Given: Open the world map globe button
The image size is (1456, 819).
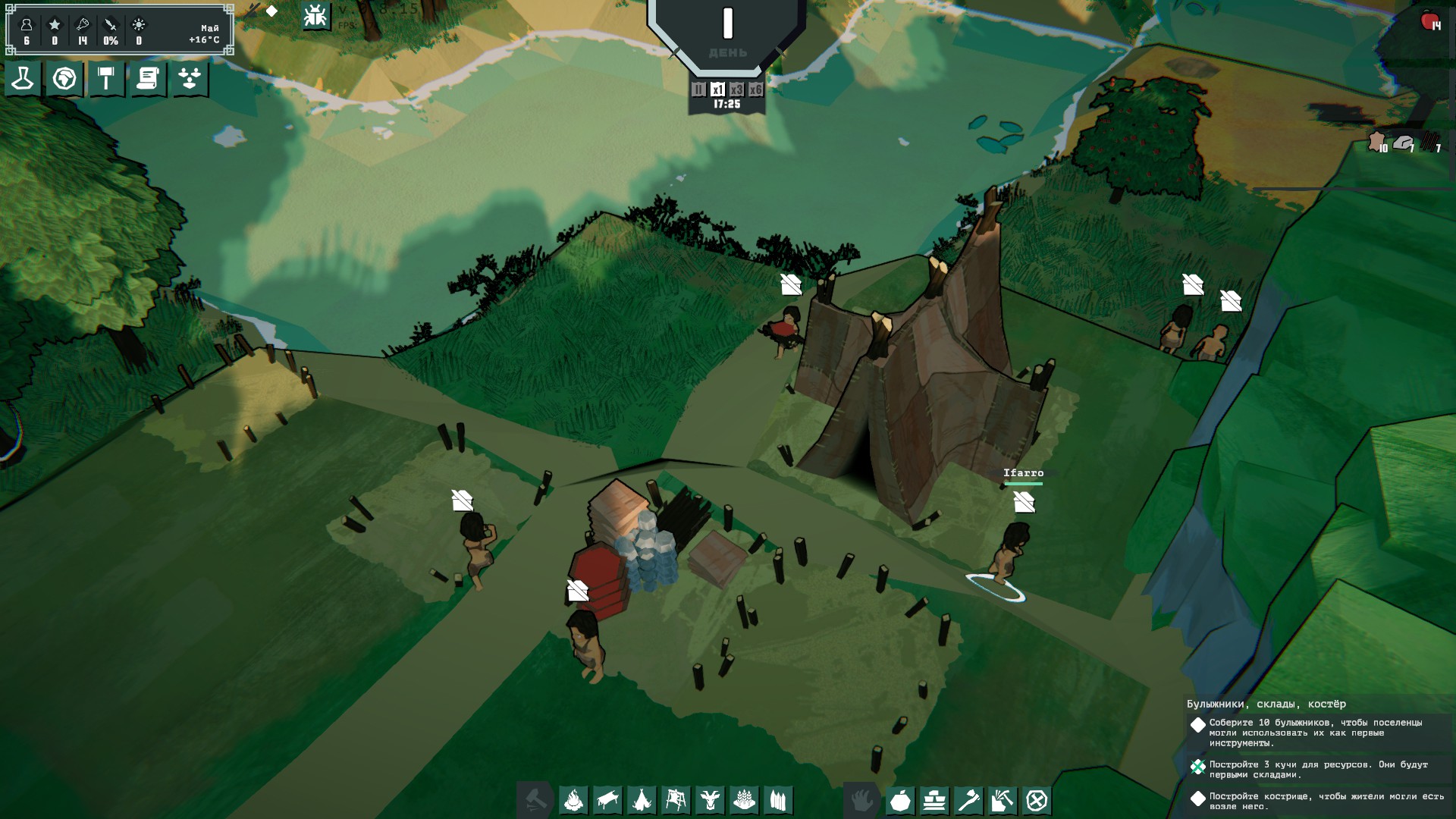Looking at the screenshot, I should coord(64,78).
